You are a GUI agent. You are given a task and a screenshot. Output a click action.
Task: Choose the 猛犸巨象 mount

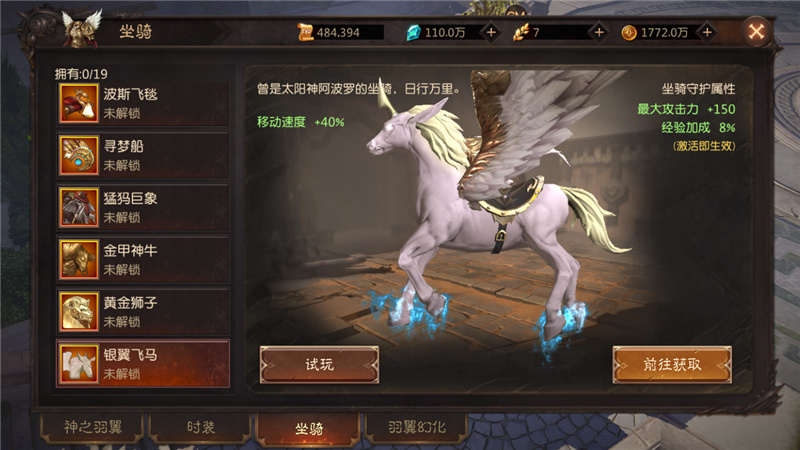pos(143,207)
